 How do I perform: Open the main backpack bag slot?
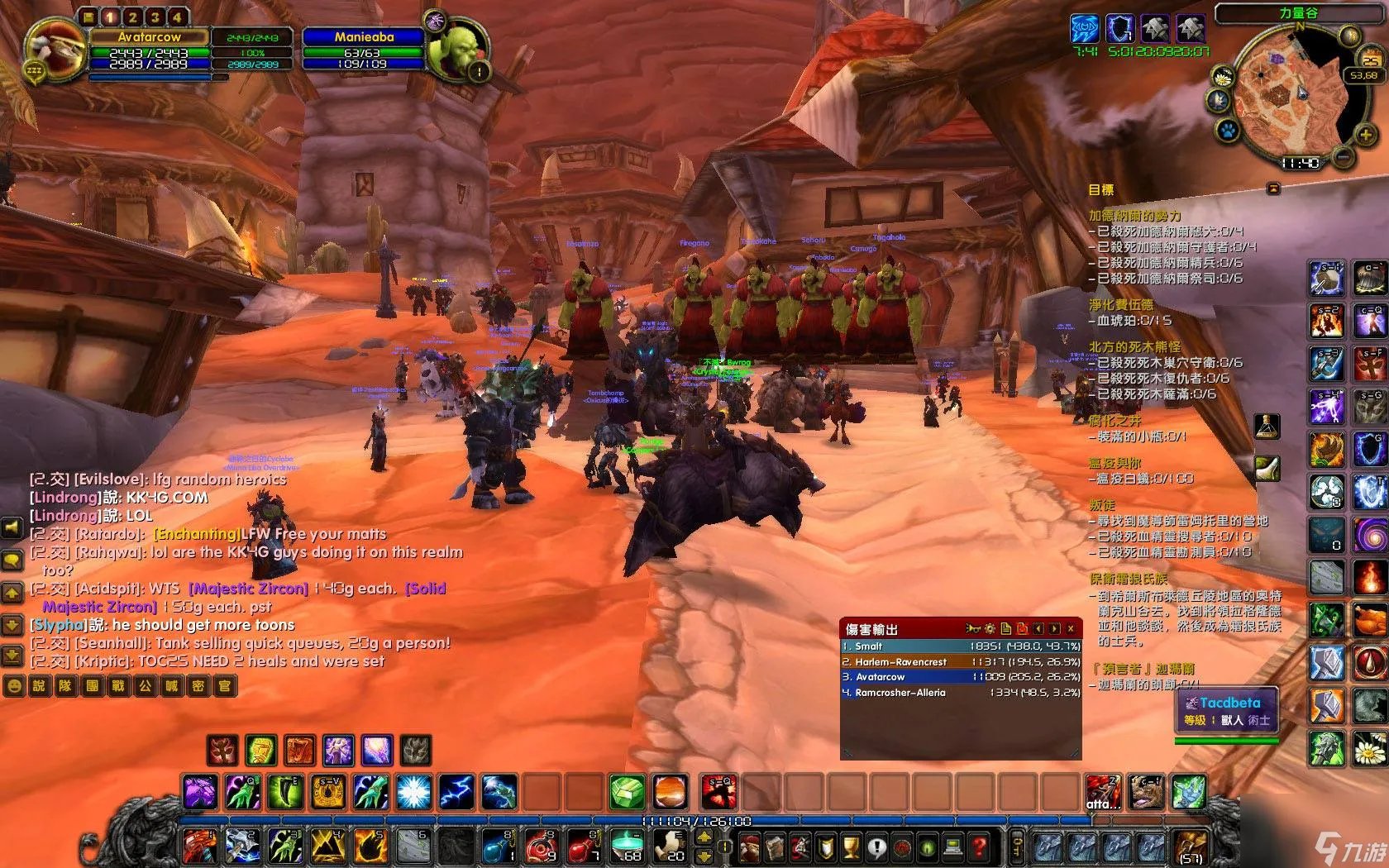click(1191, 847)
